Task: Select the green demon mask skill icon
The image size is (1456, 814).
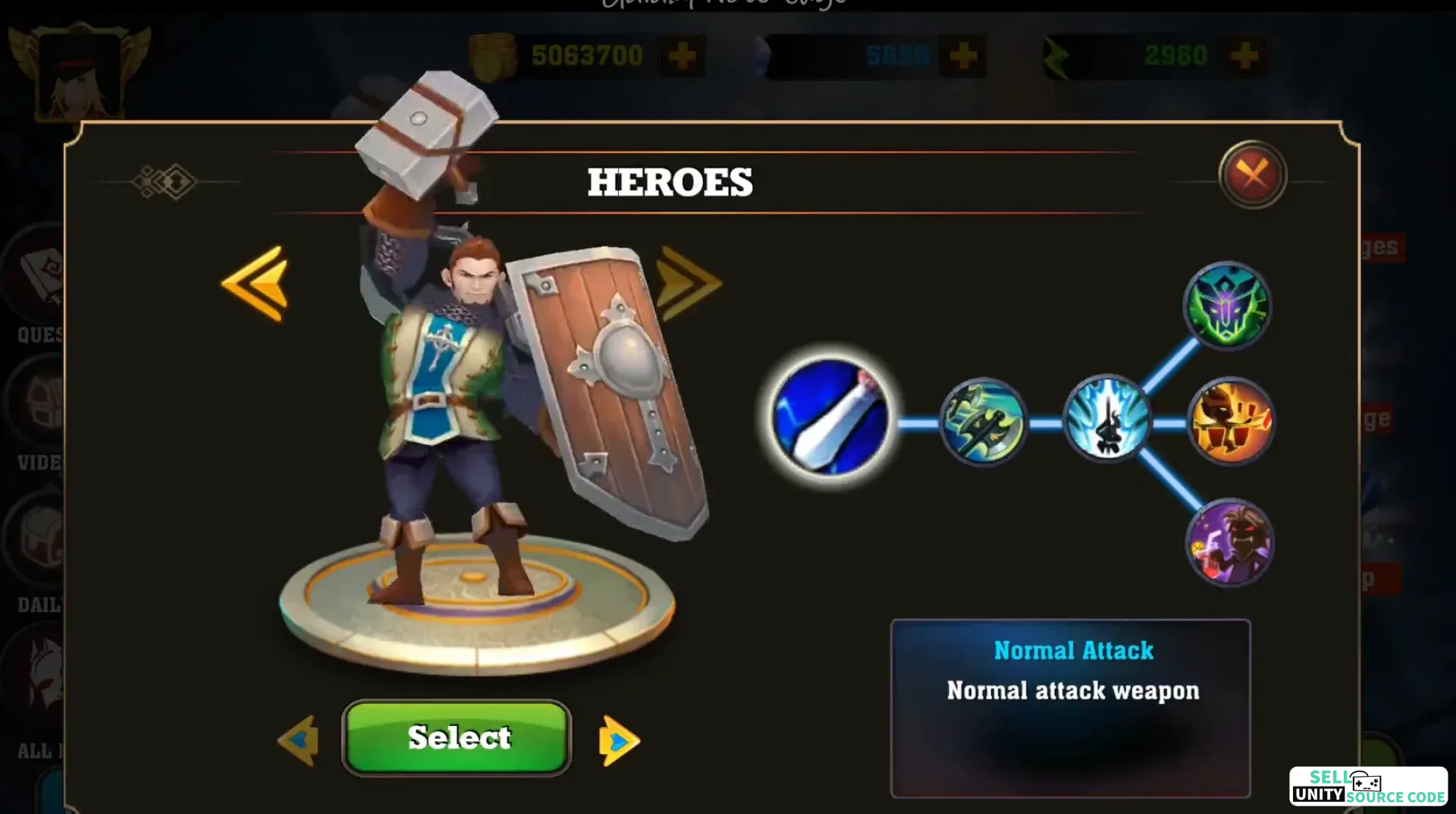Action: click(1227, 306)
